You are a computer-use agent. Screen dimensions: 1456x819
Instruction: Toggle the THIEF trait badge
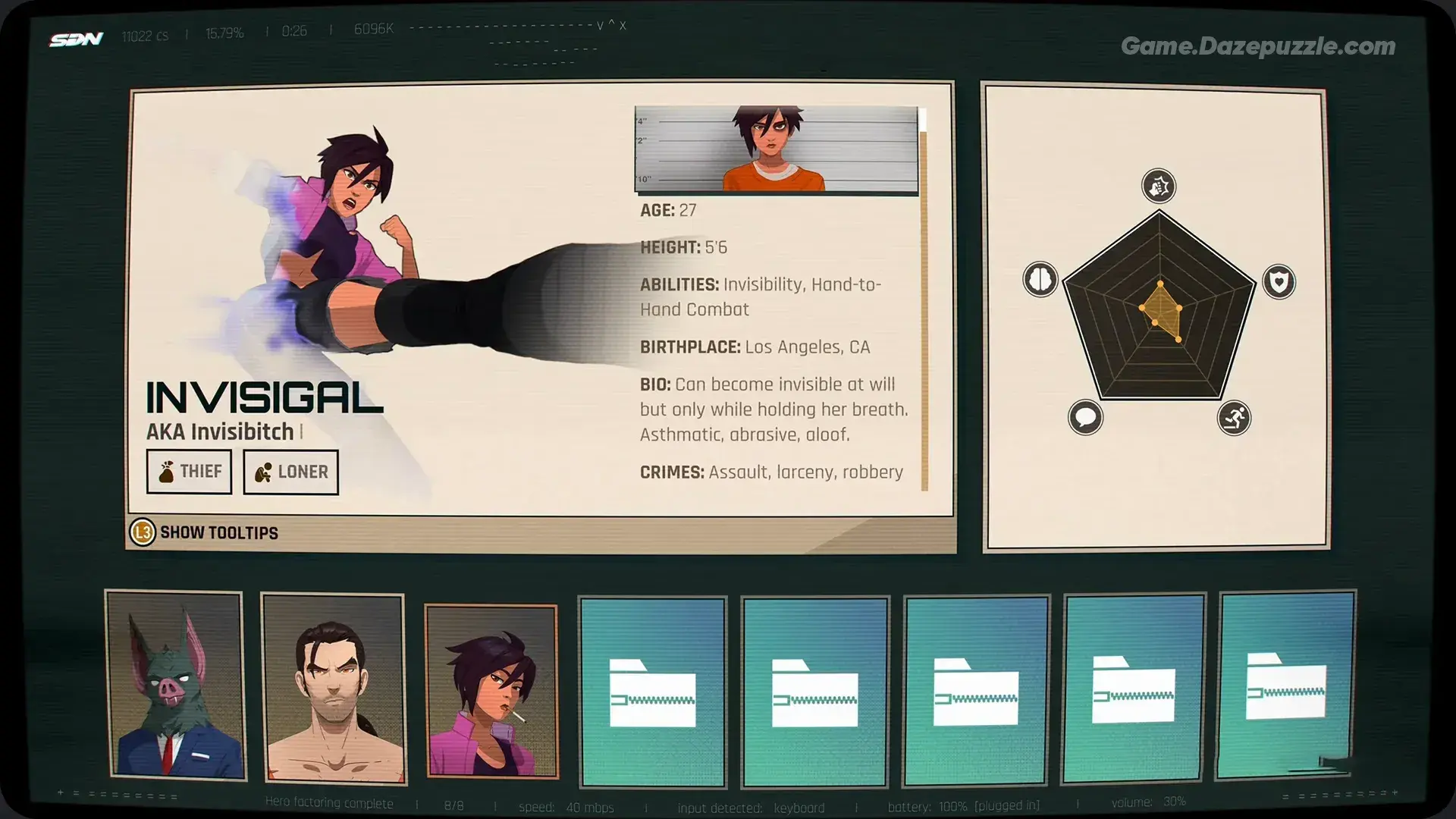189,471
